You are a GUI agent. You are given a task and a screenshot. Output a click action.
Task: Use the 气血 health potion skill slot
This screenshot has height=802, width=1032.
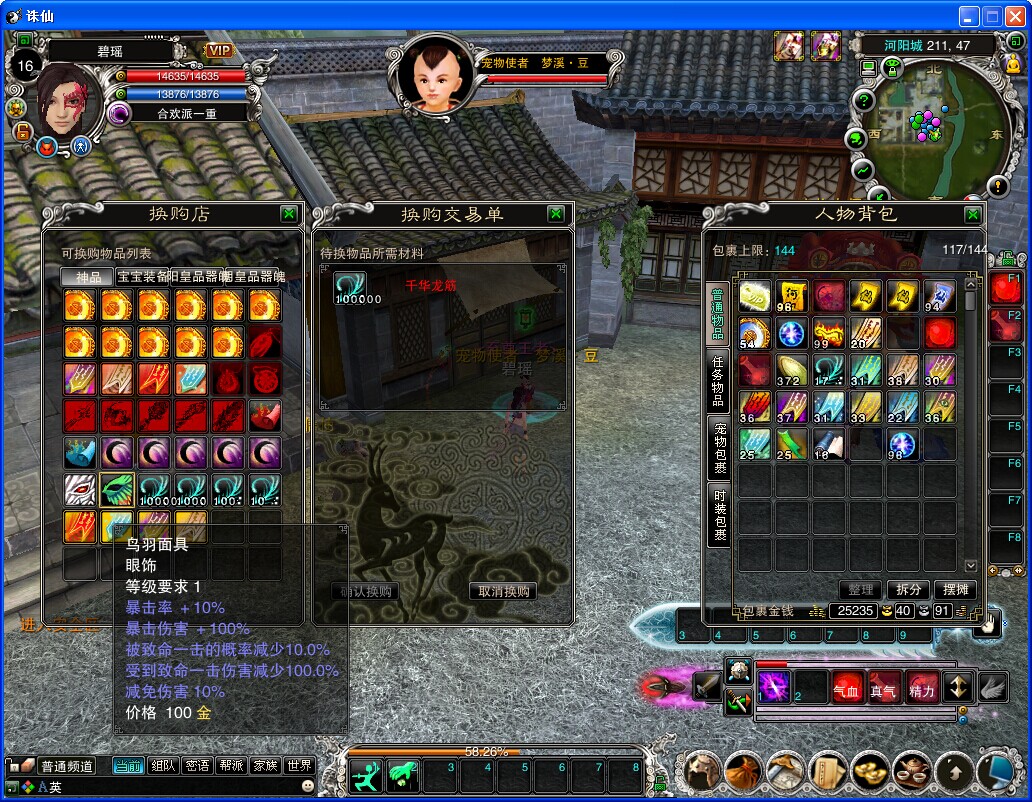tap(846, 688)
